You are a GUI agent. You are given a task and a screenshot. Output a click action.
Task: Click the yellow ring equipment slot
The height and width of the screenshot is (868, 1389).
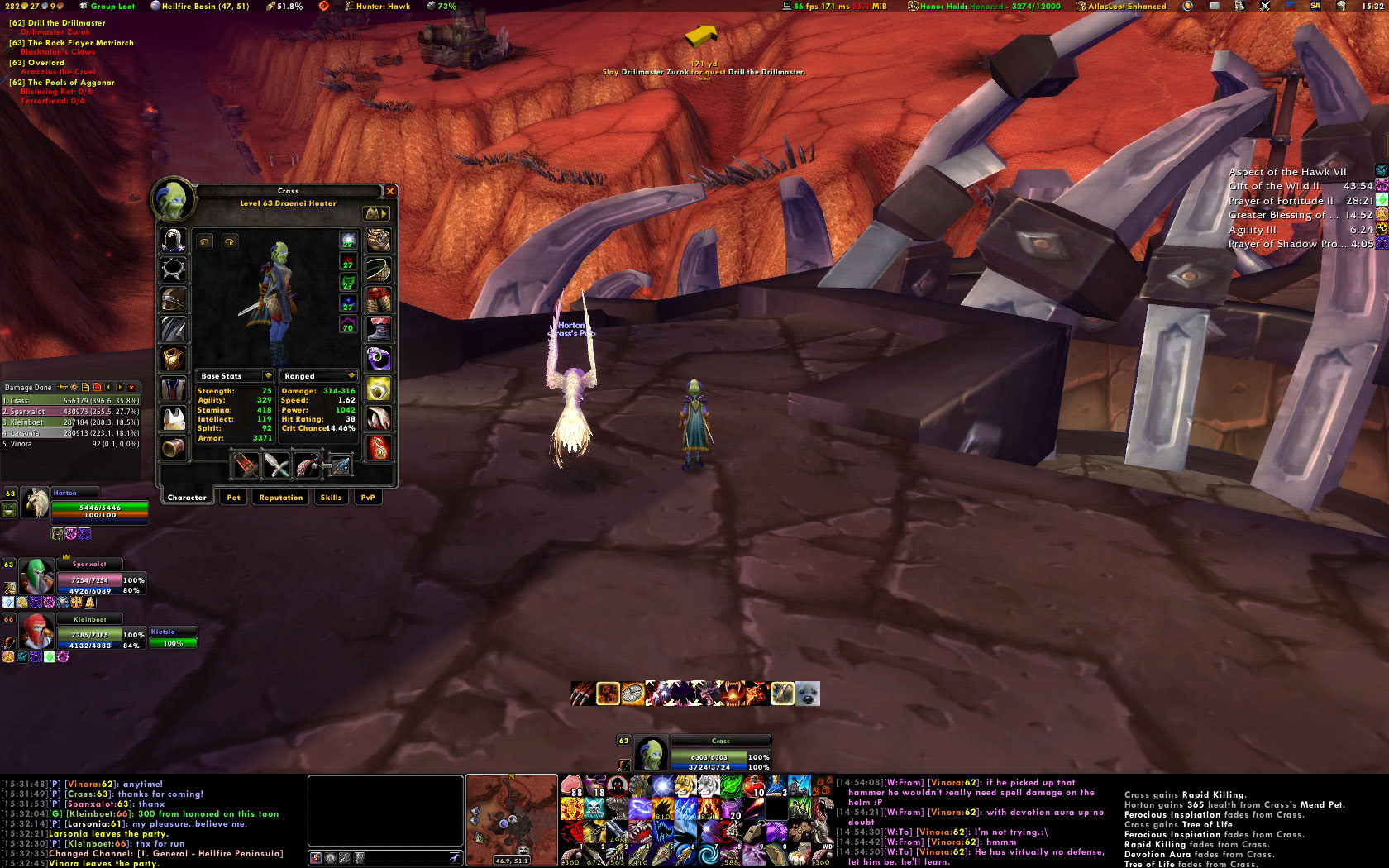point(379,389)
